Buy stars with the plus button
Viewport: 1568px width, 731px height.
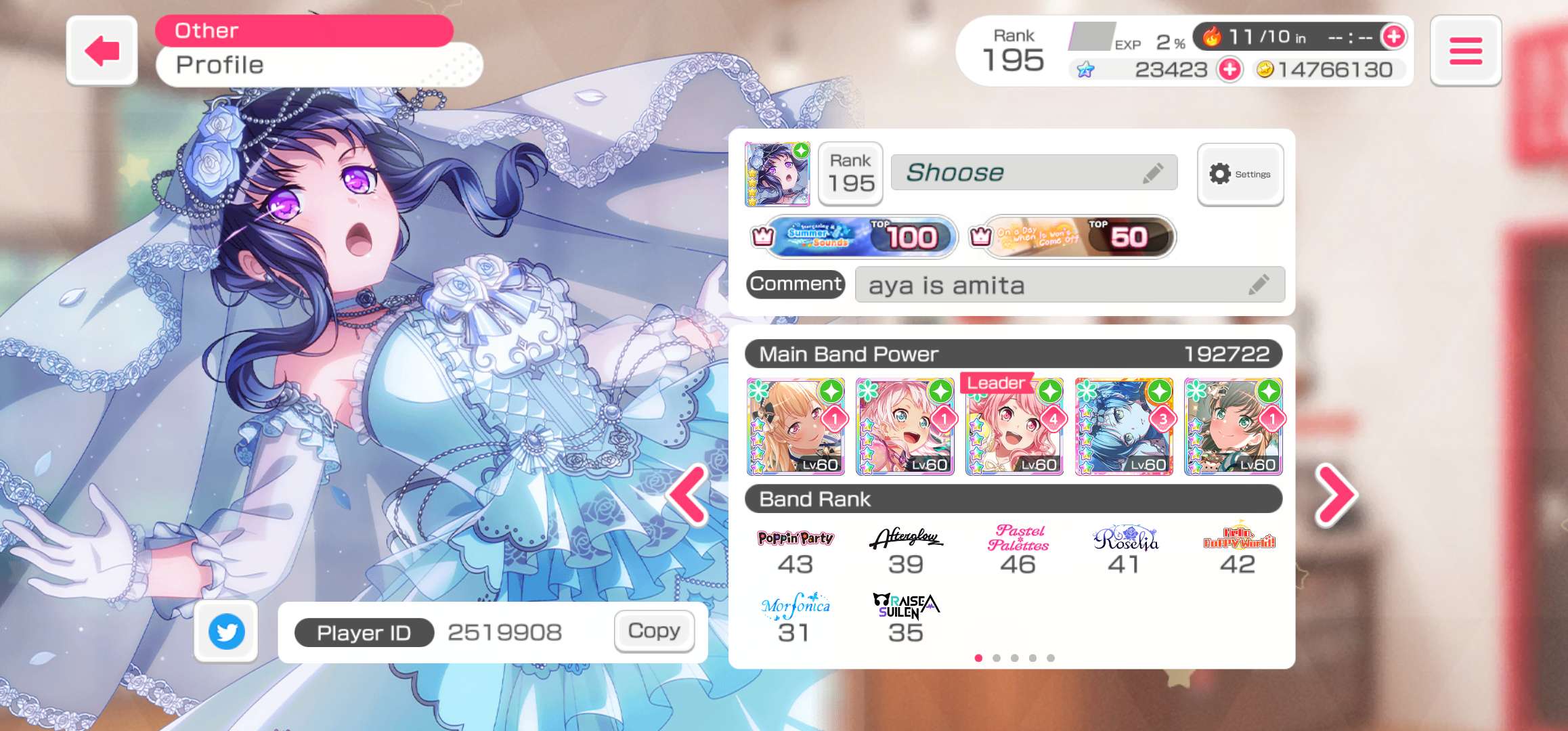pyautogui.click(x=1229, y=69)
